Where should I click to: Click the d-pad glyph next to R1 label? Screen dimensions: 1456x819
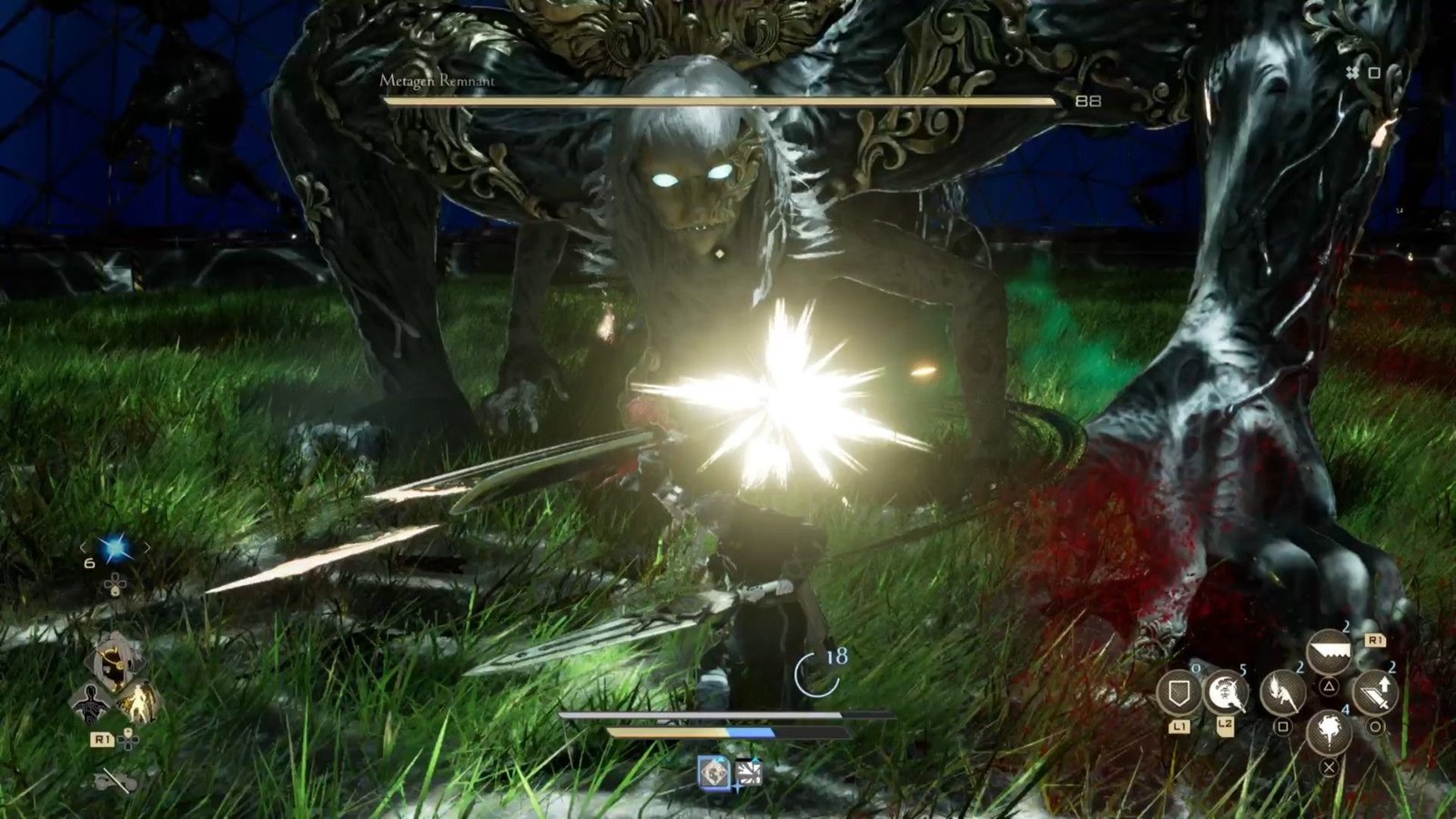[x=128, y=740]
